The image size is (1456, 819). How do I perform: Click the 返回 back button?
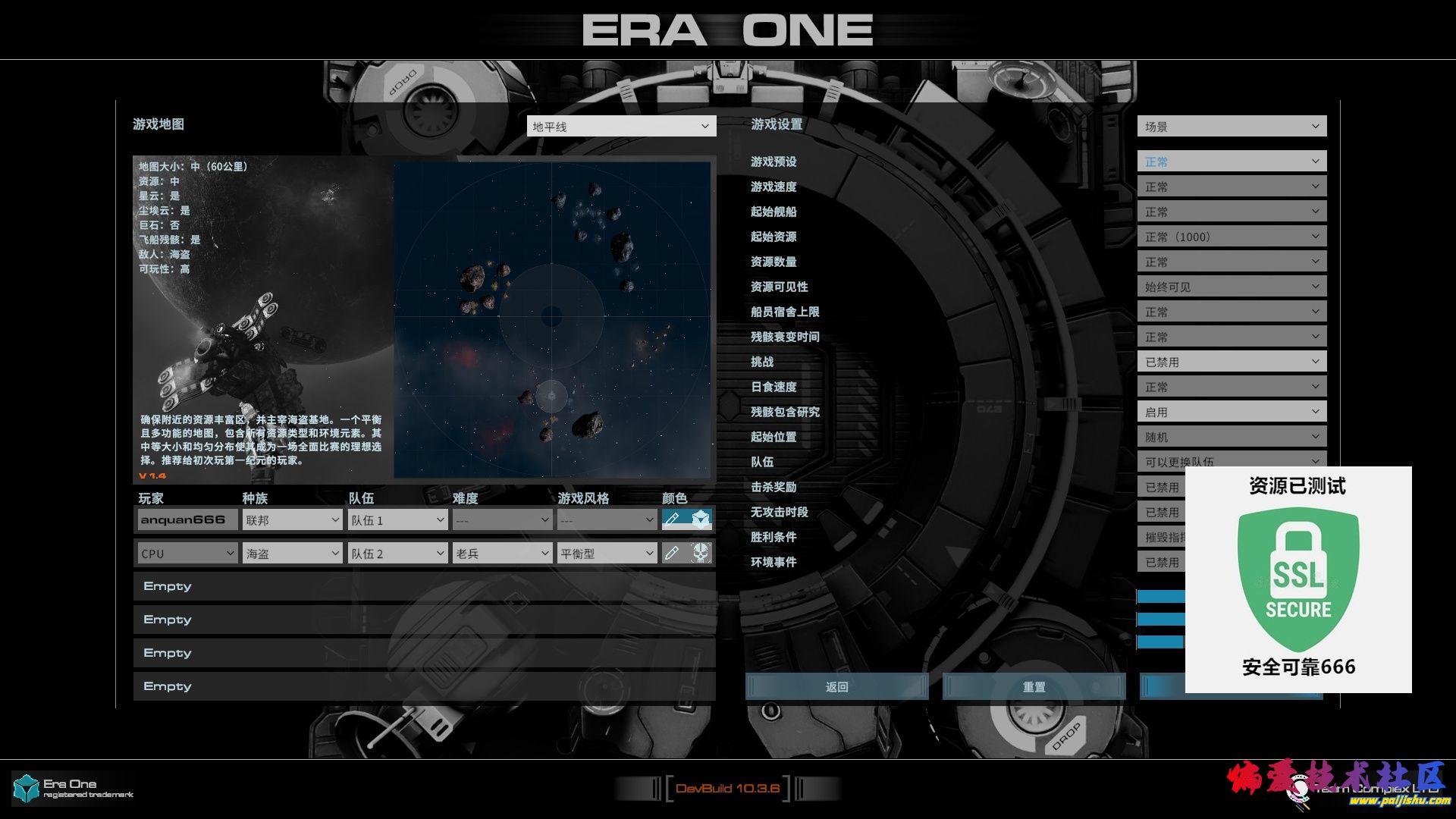tap(836, 686)
